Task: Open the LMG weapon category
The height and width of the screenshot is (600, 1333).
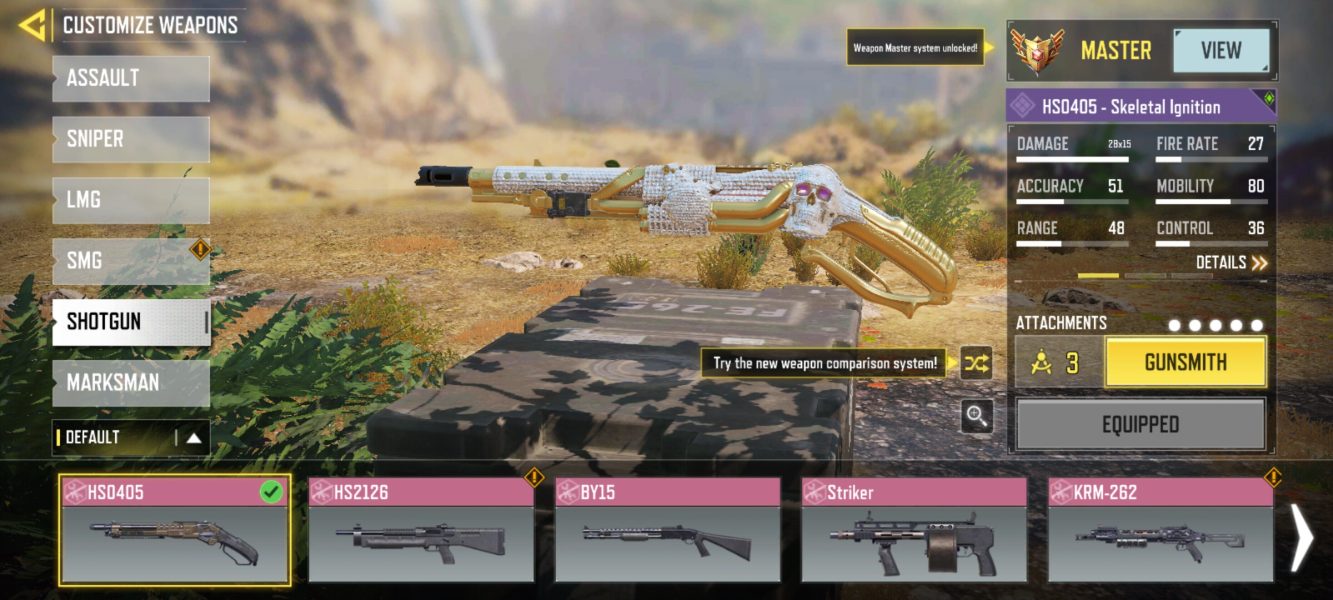Action: point(131,200)
